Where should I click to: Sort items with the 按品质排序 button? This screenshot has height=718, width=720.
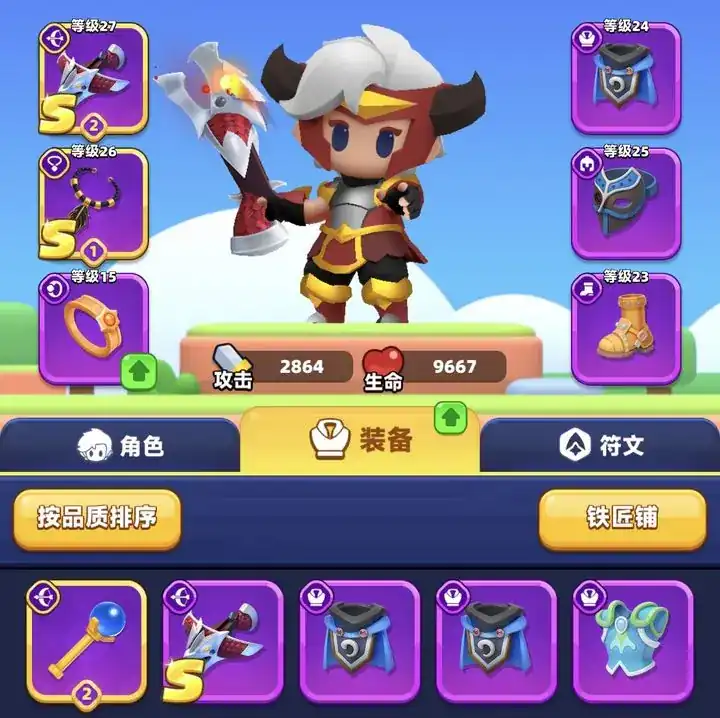point(97,517)
